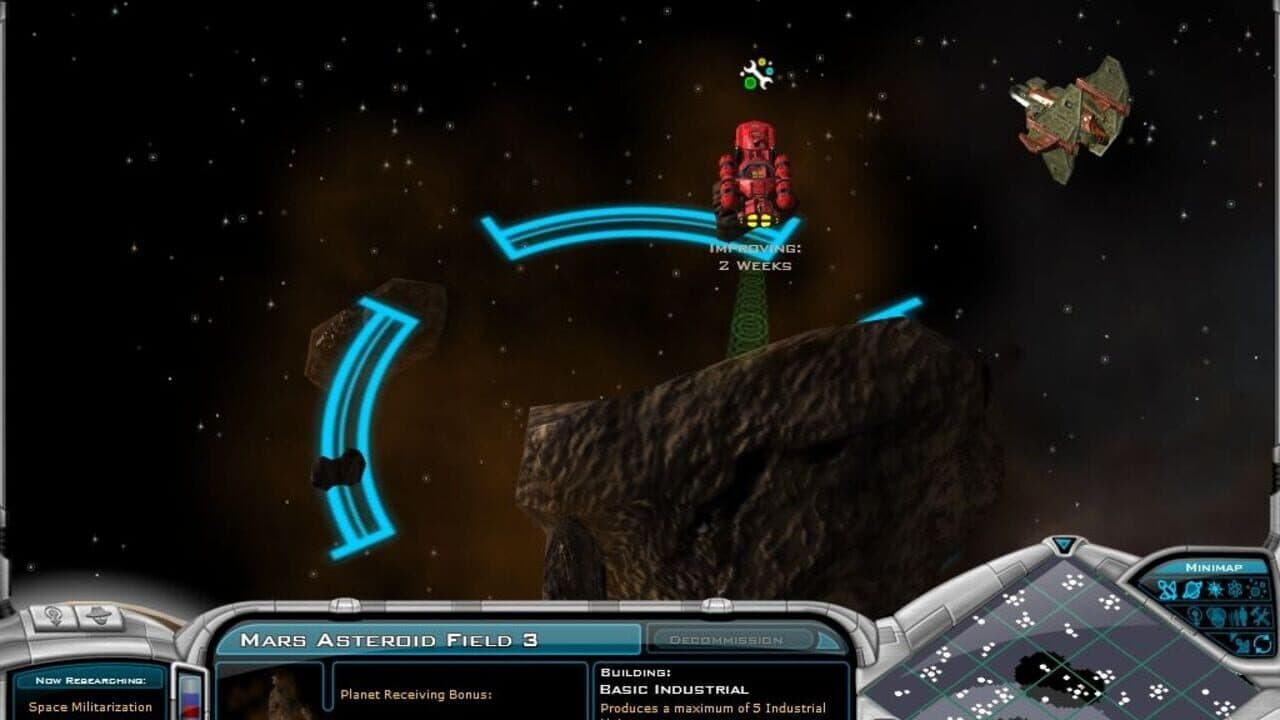Toggle the civilization figures display on the minimap
The image size is (1280, 720).
point(1239,615)
